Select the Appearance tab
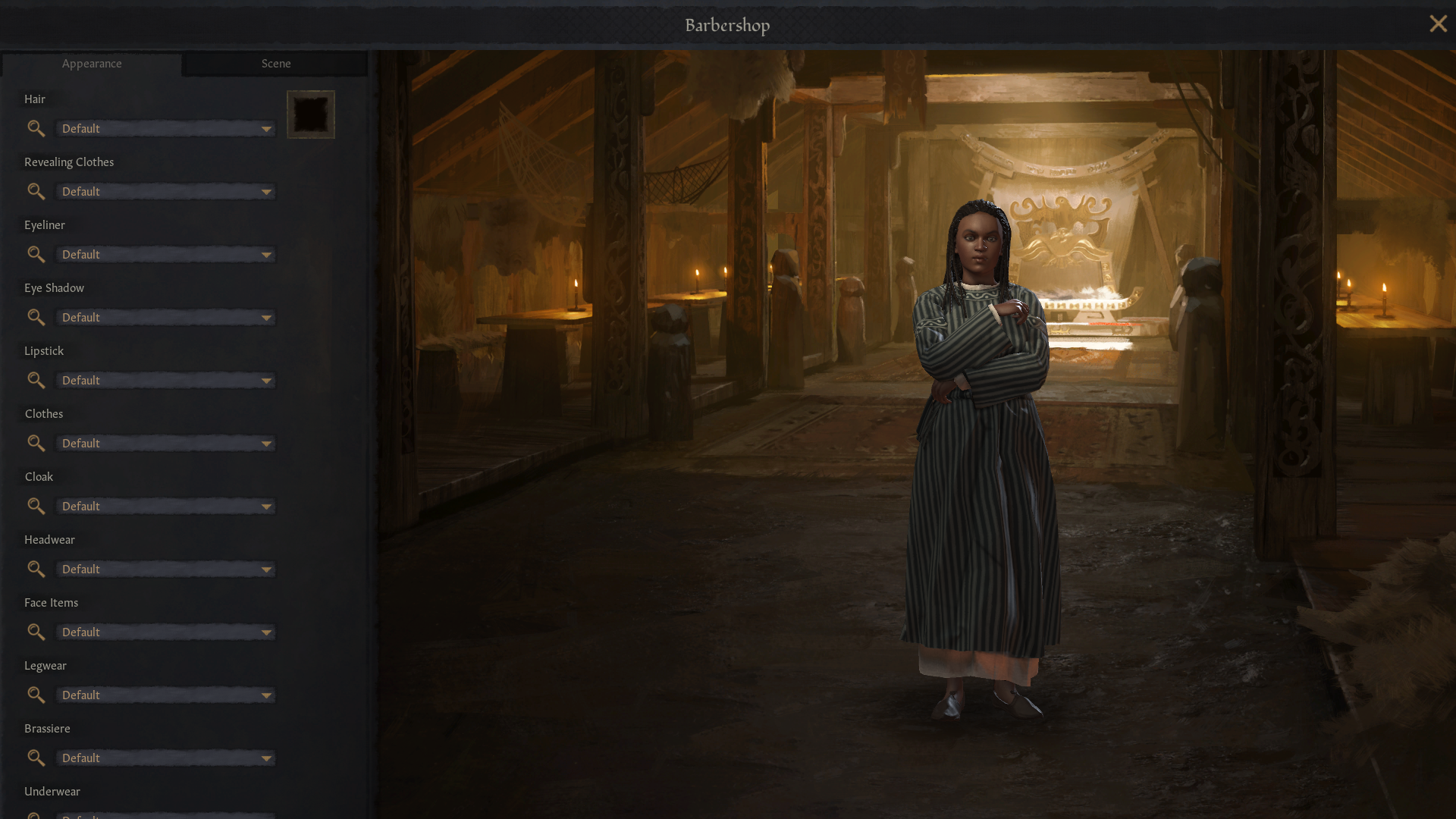Image resolution: width=1456 pixels, height=819 pixels. pyautogui.click(x=92, y=64)
